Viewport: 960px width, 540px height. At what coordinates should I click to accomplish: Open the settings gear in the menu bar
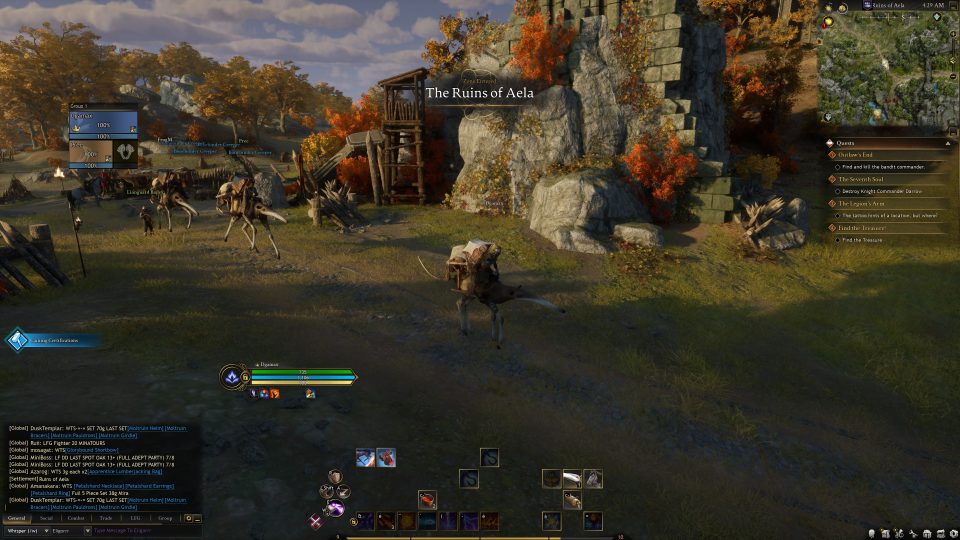click(953, 532)
